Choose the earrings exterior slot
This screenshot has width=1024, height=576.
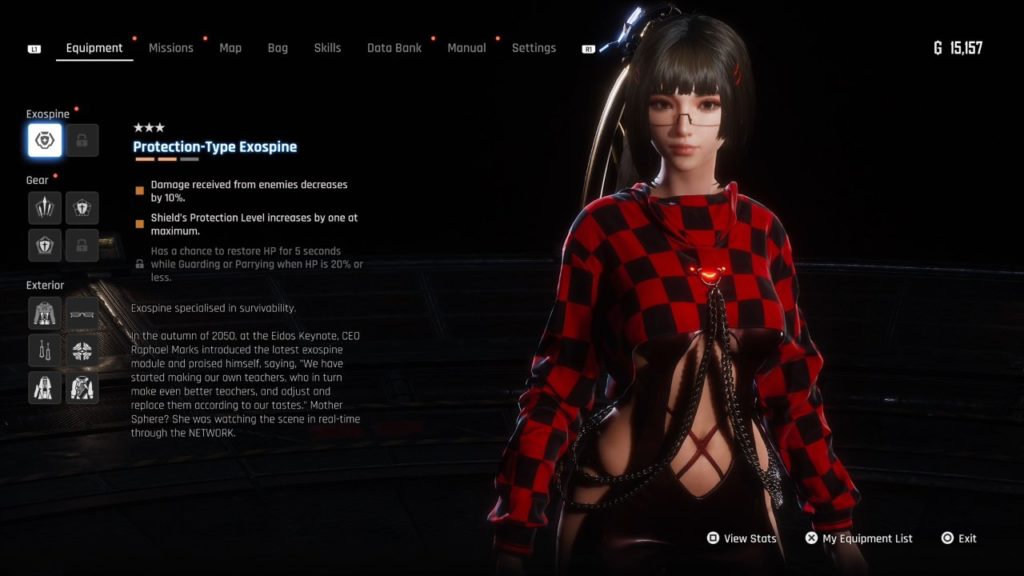[x=45, y=350]
